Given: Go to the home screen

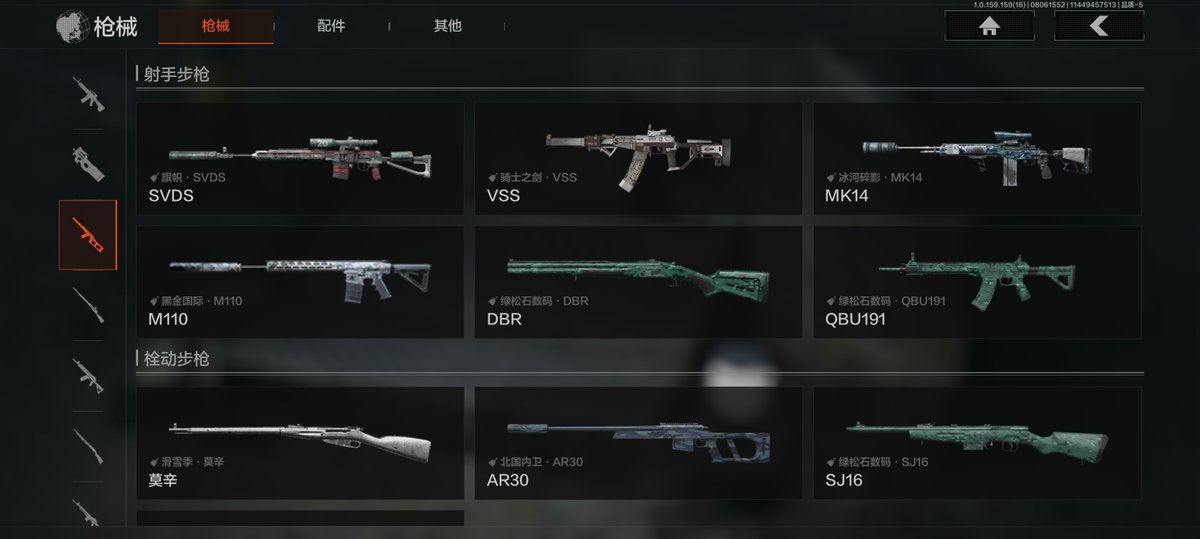Looking at the screenshot, I should point(989,27).
